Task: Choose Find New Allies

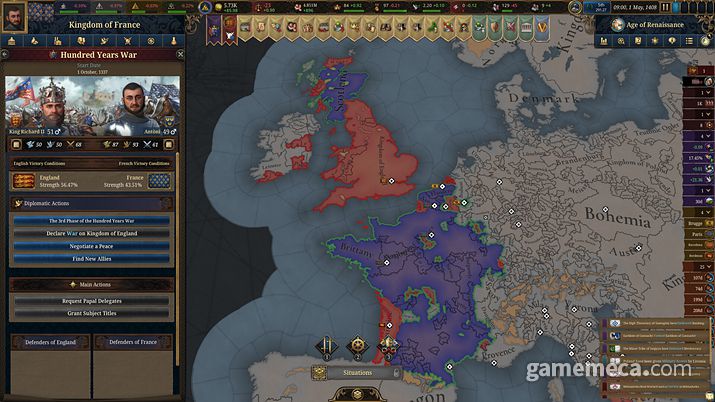Action: point(91,258)
